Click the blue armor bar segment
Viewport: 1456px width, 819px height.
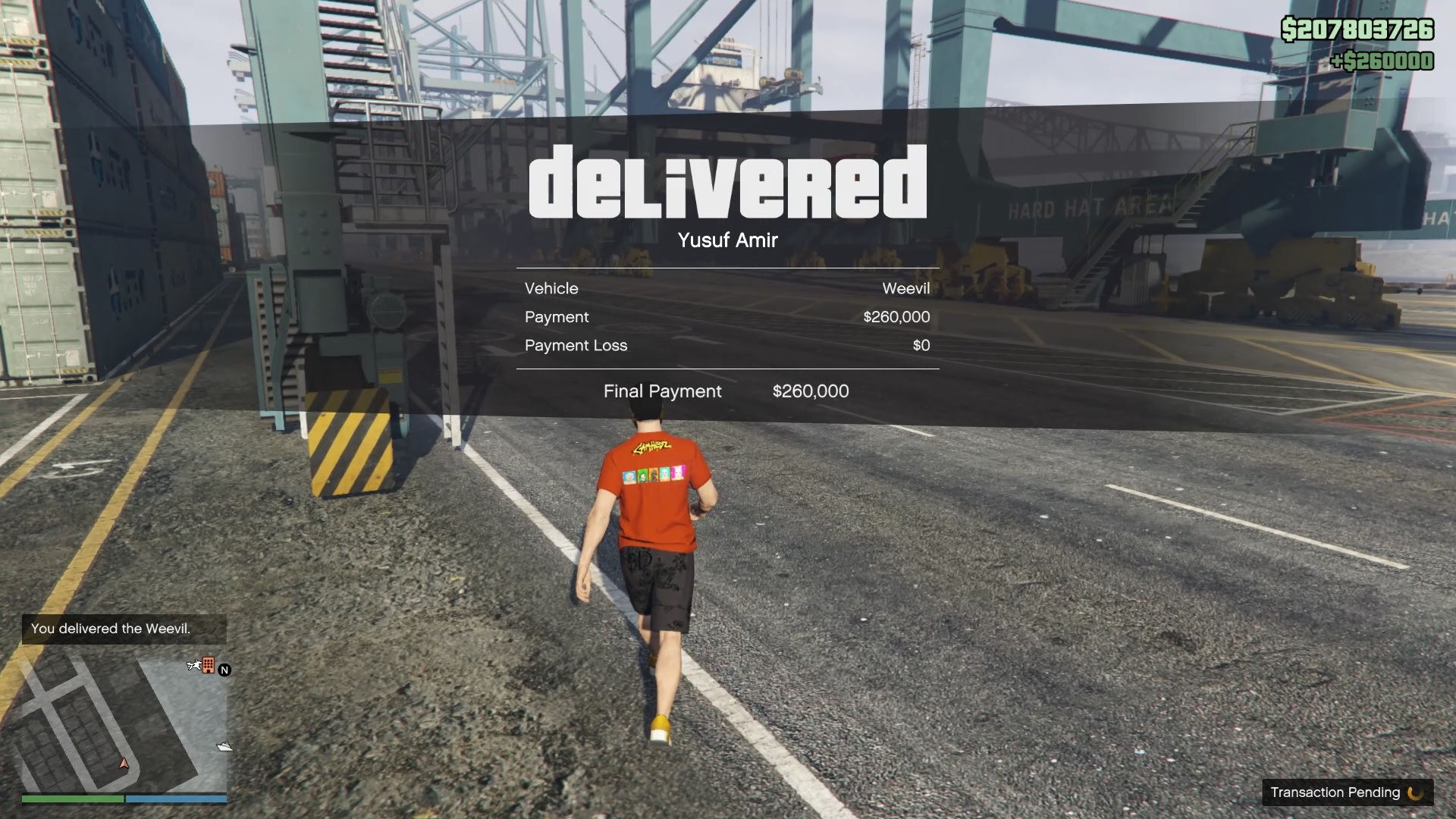pos(175,799)
